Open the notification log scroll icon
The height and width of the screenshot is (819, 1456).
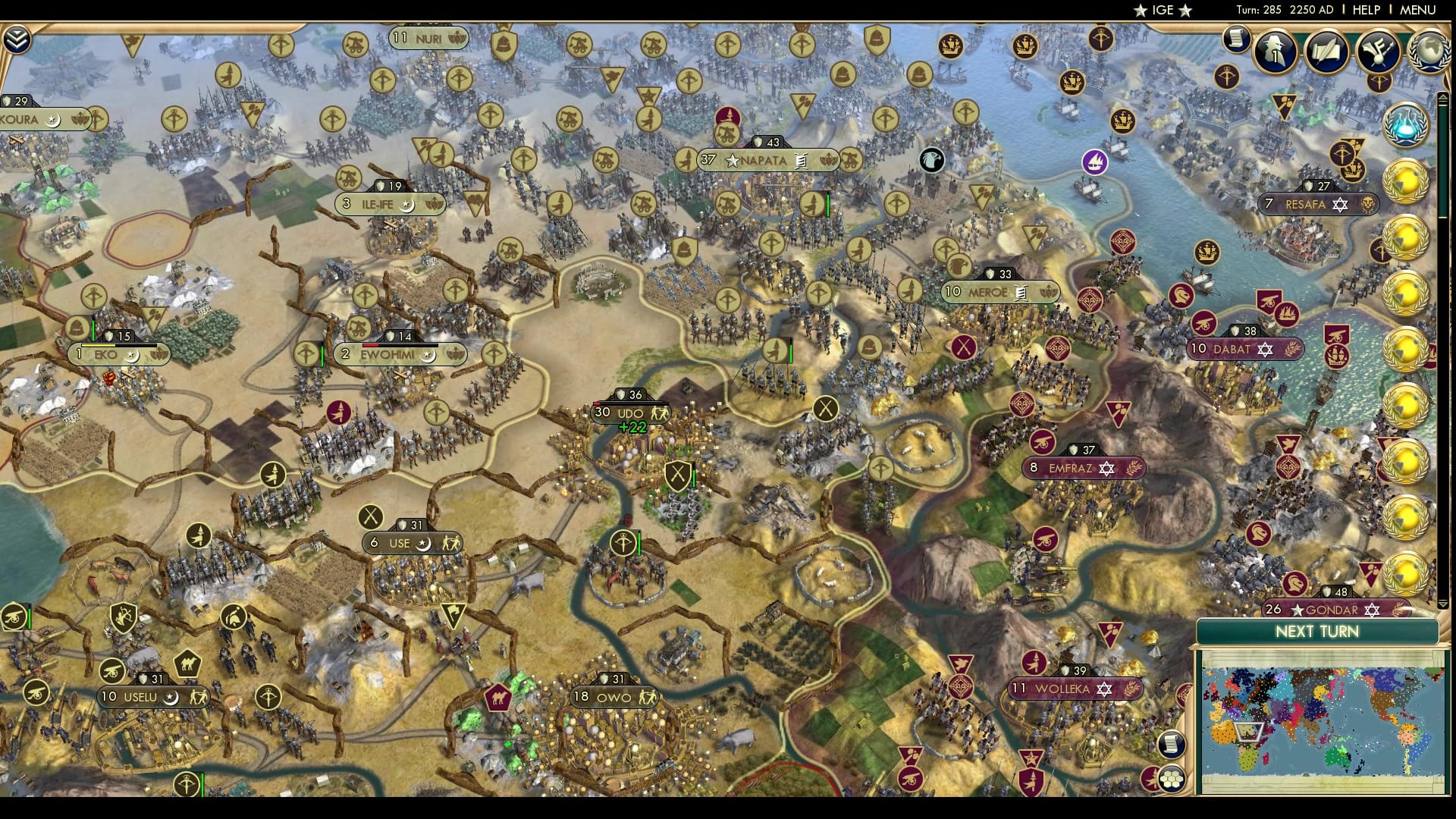tap(1238, 42)
